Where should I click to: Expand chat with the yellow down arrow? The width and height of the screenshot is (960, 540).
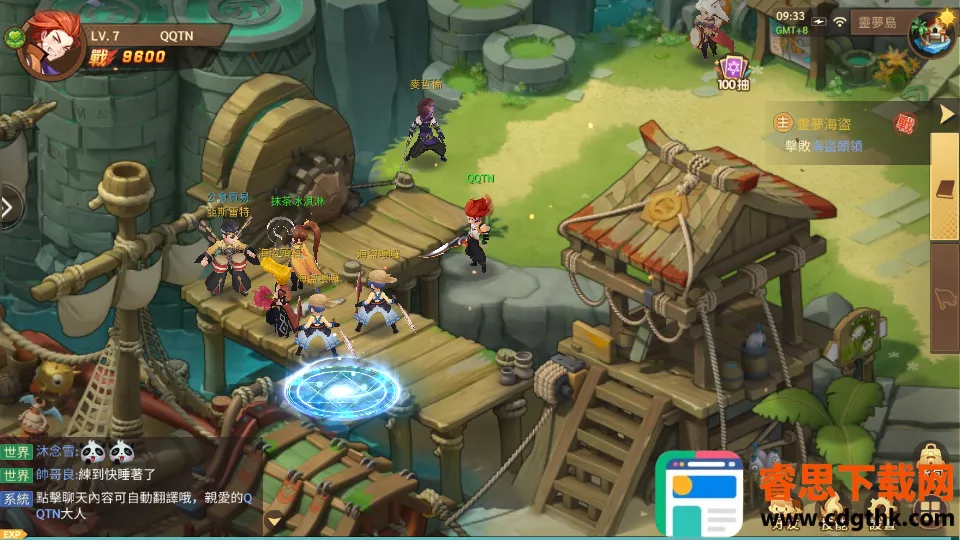click(x=273, y=520)
